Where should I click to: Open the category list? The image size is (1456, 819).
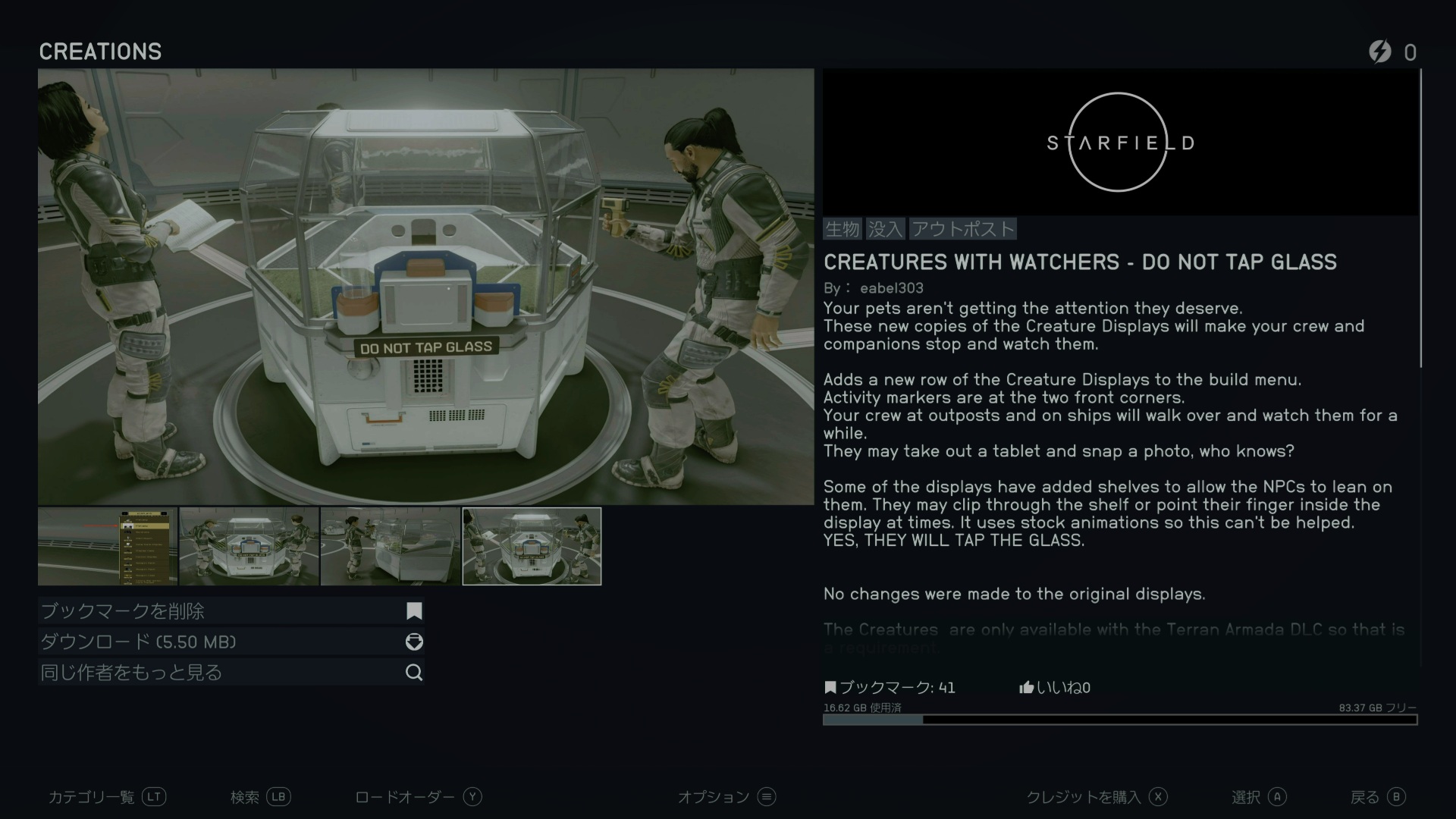point(107,797)
